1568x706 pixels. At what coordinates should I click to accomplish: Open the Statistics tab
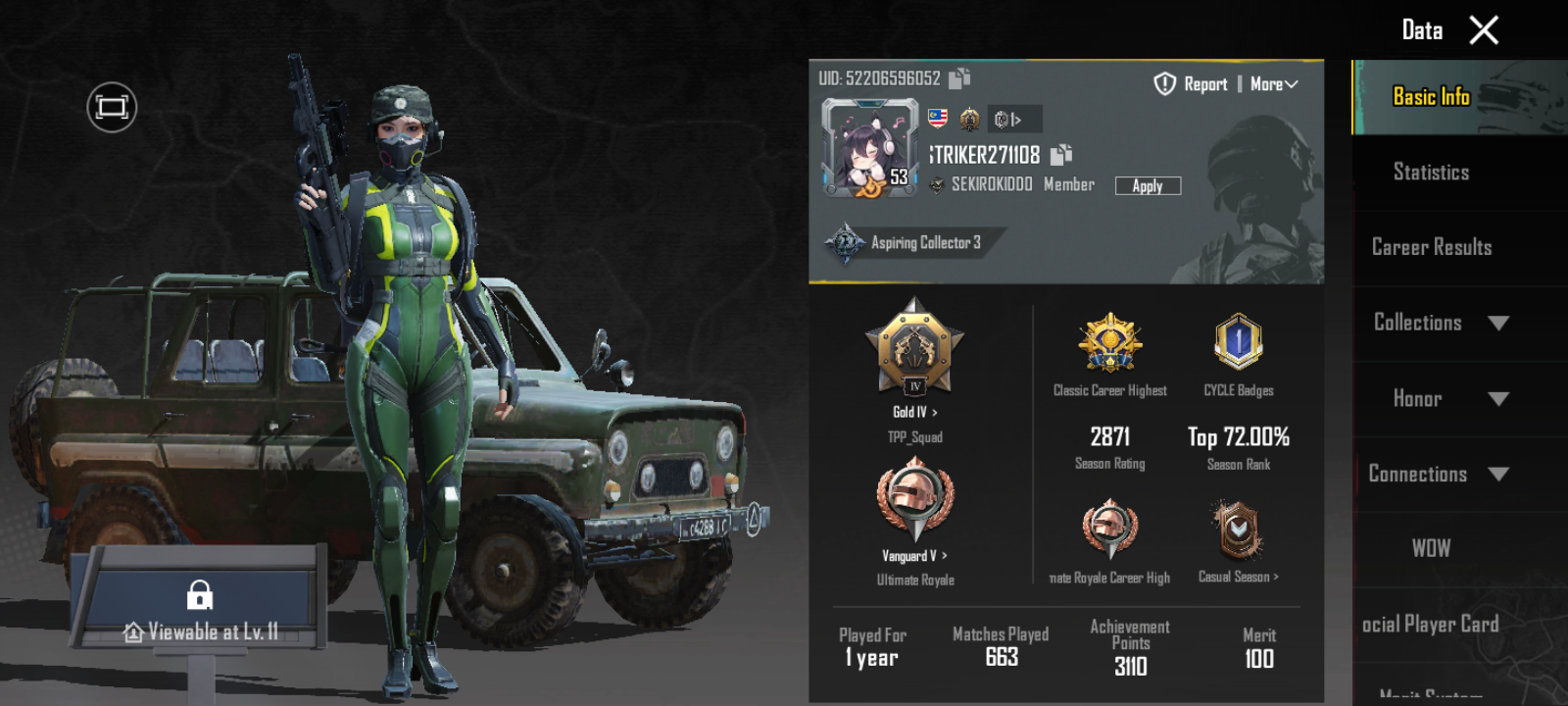coord(1431,173)
